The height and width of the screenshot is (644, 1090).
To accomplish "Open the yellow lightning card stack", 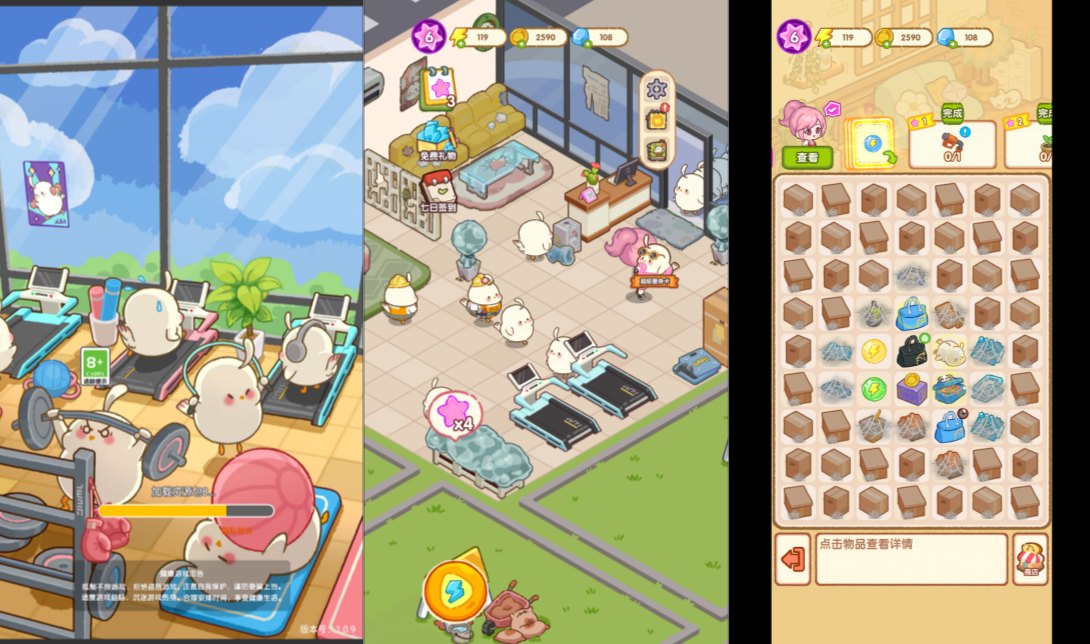I will click(870, 144).
